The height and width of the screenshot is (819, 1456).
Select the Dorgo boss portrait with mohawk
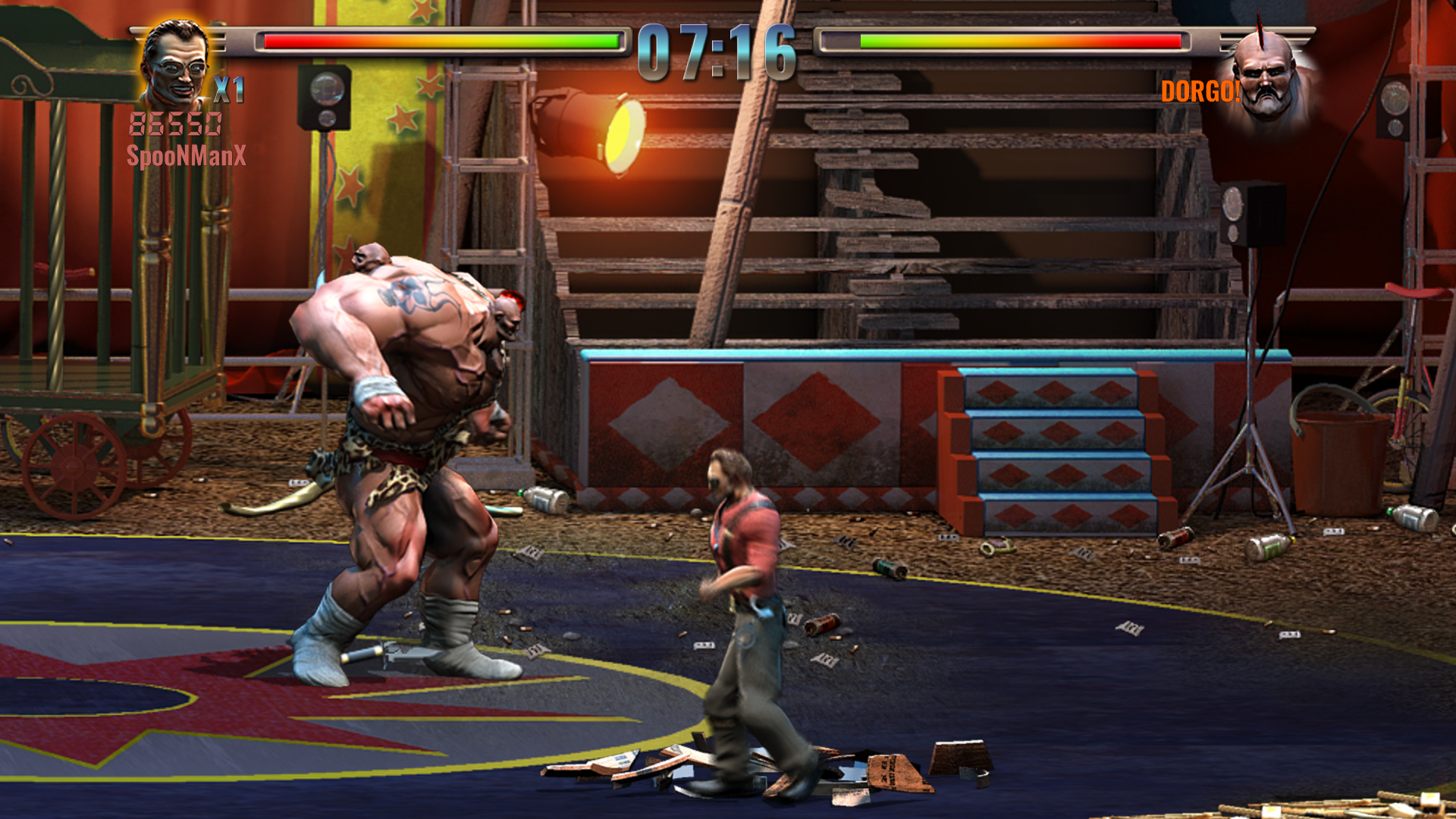click(x=1266, y=76)
